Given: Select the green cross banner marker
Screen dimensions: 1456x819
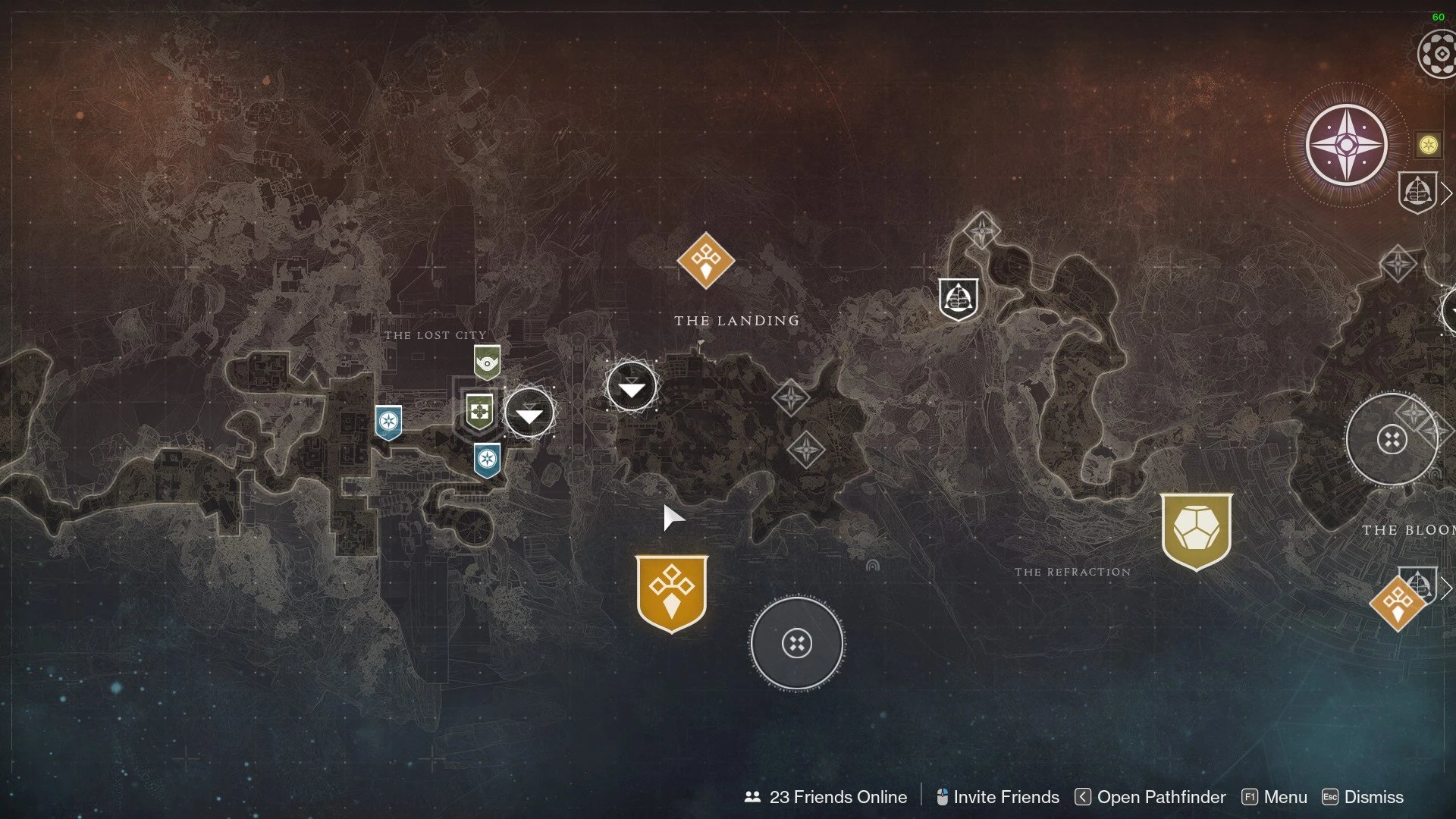Looking at the screenshot, I should click(479, 412).
